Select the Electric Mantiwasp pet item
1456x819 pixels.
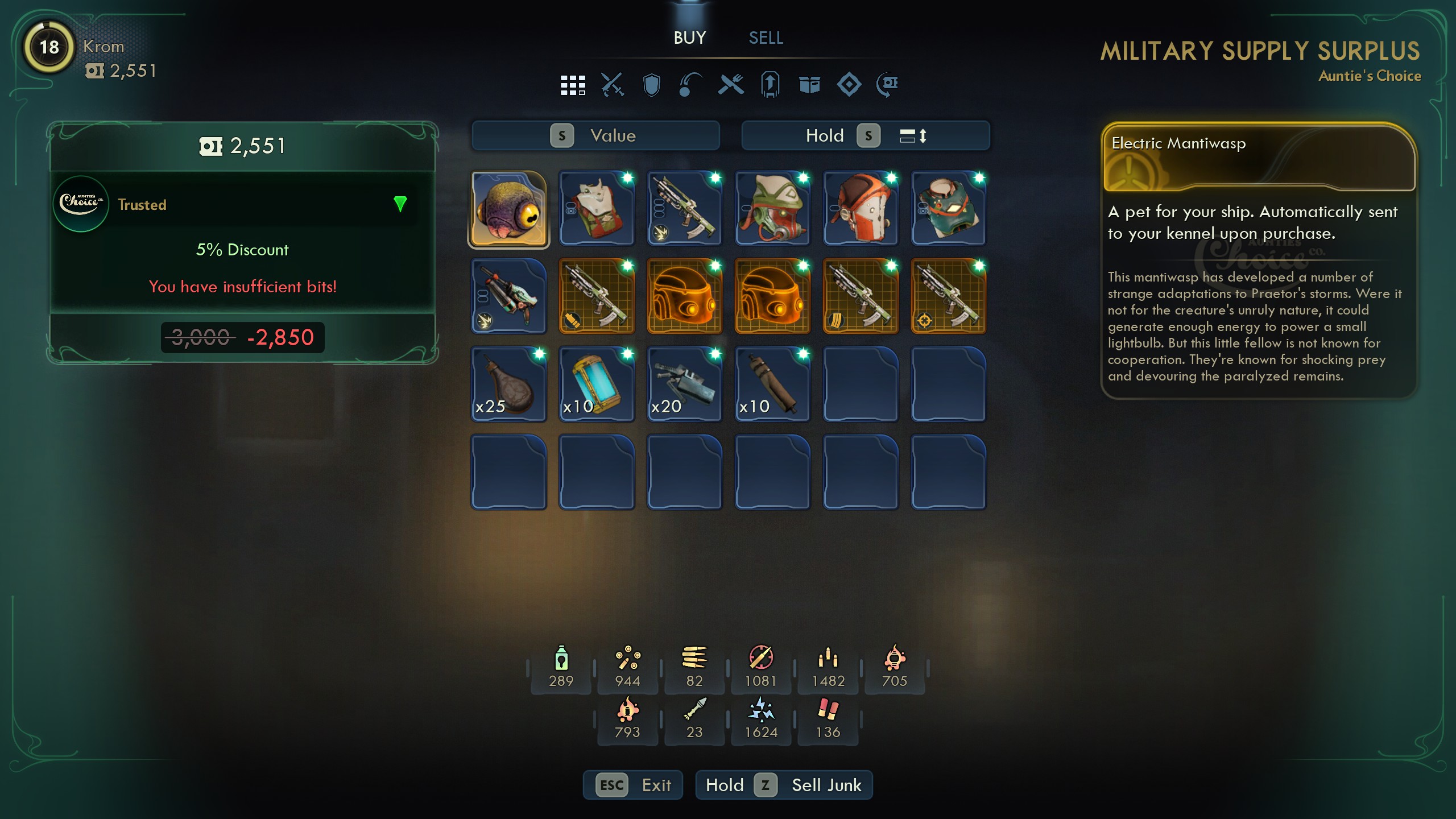(508, 209)
